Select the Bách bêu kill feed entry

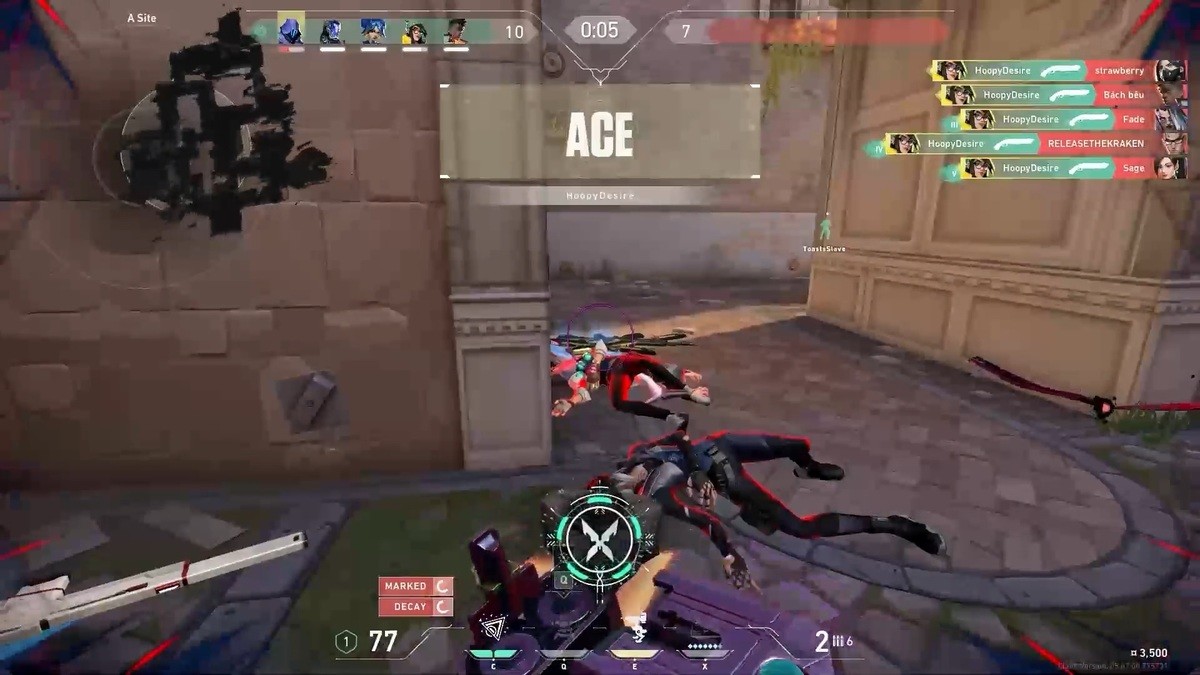1061,95
